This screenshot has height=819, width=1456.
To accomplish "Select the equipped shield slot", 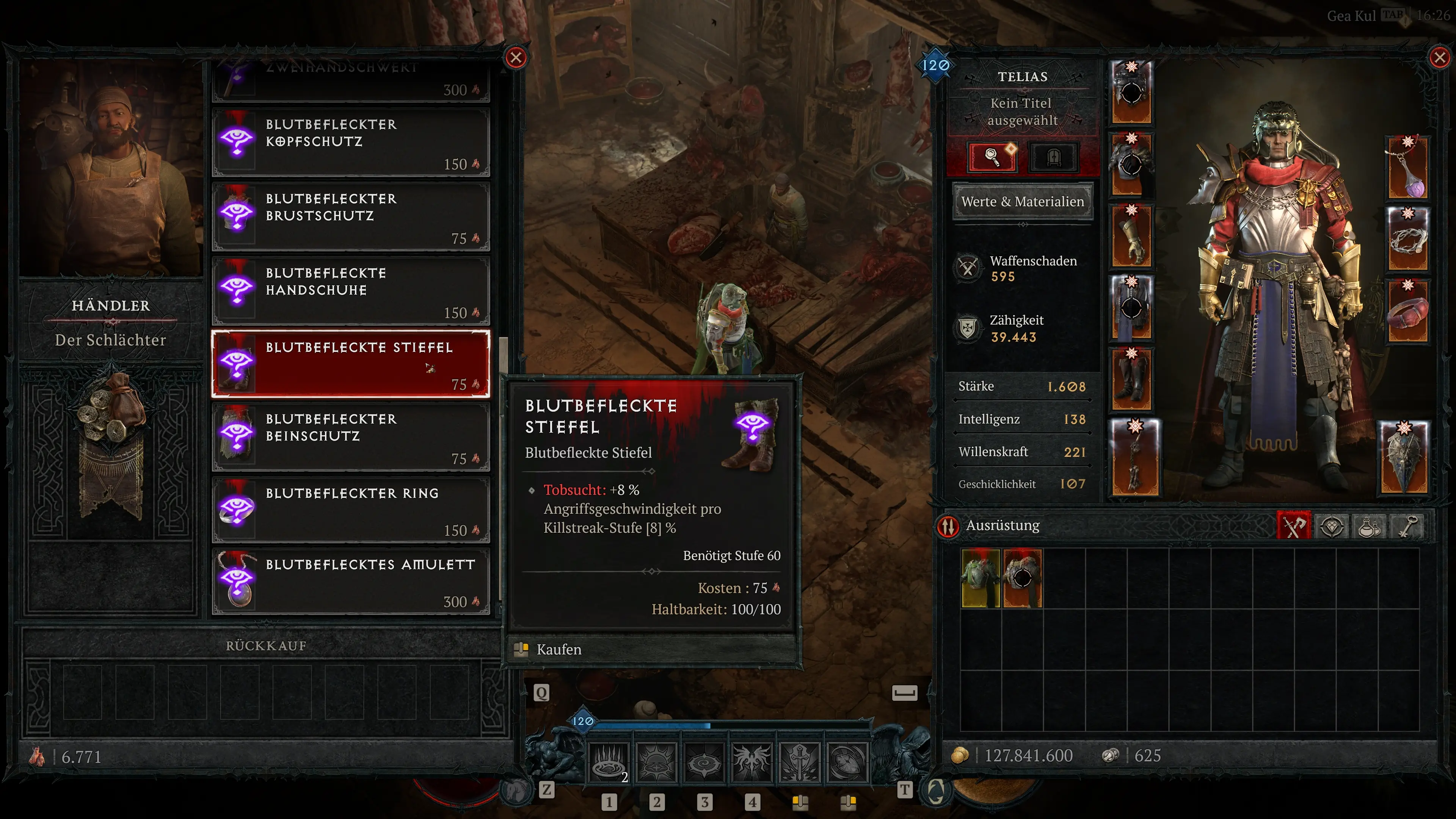I will pos(1404,457).
